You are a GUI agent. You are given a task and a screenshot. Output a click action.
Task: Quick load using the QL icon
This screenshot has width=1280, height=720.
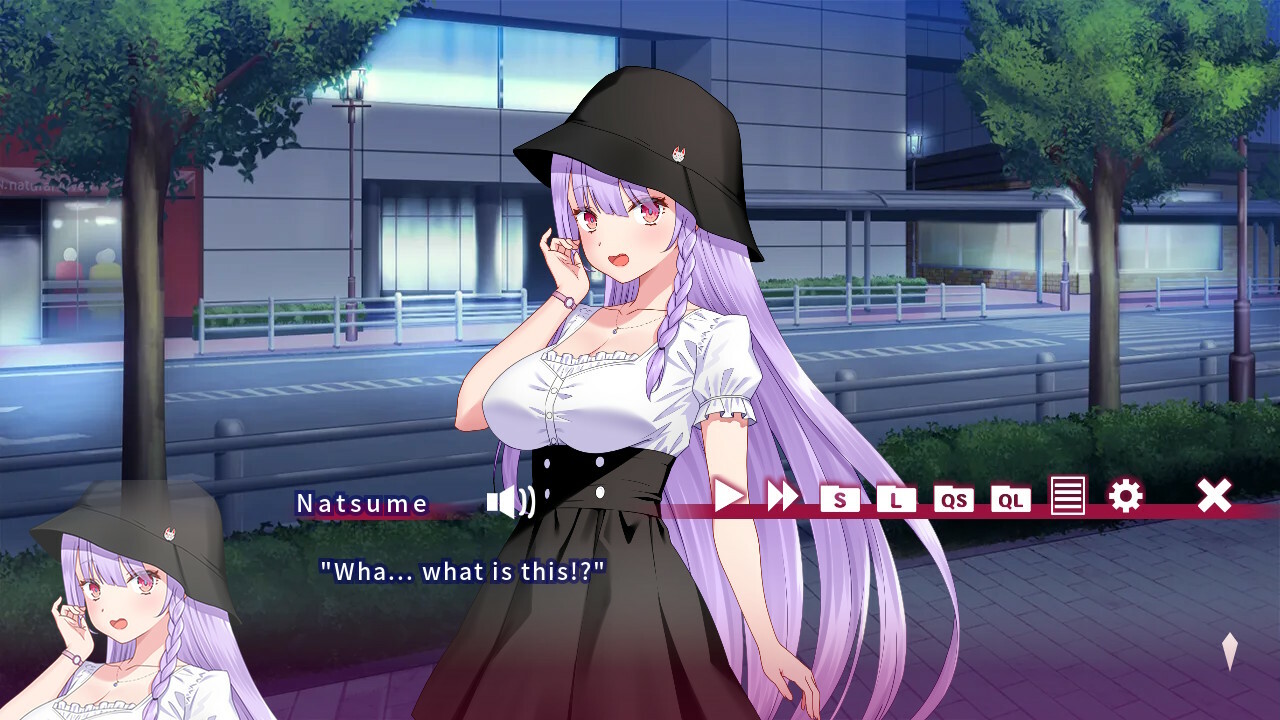(x=1011, y=499)
